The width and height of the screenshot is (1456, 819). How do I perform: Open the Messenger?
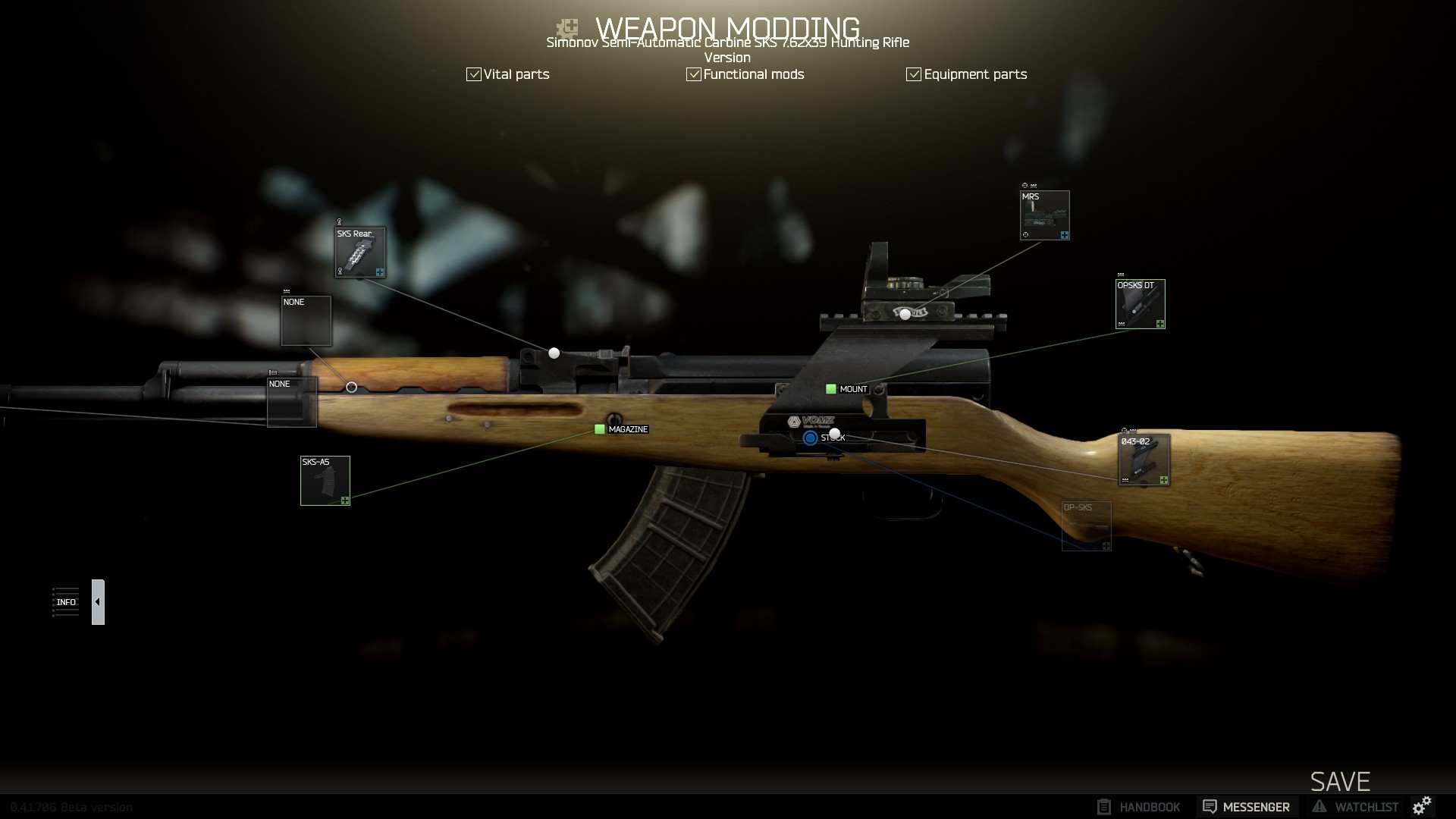1247,807
